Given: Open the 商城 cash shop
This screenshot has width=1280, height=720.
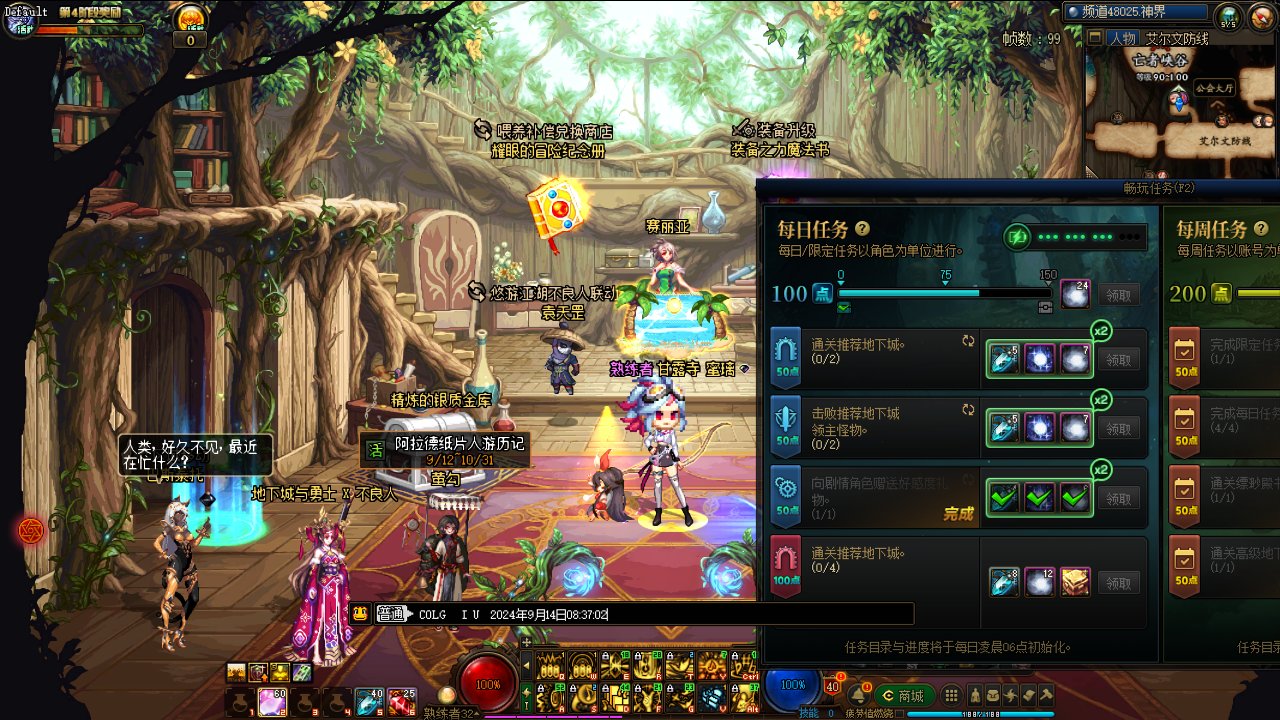Looking at the screenshot, I should click(901, 696).
